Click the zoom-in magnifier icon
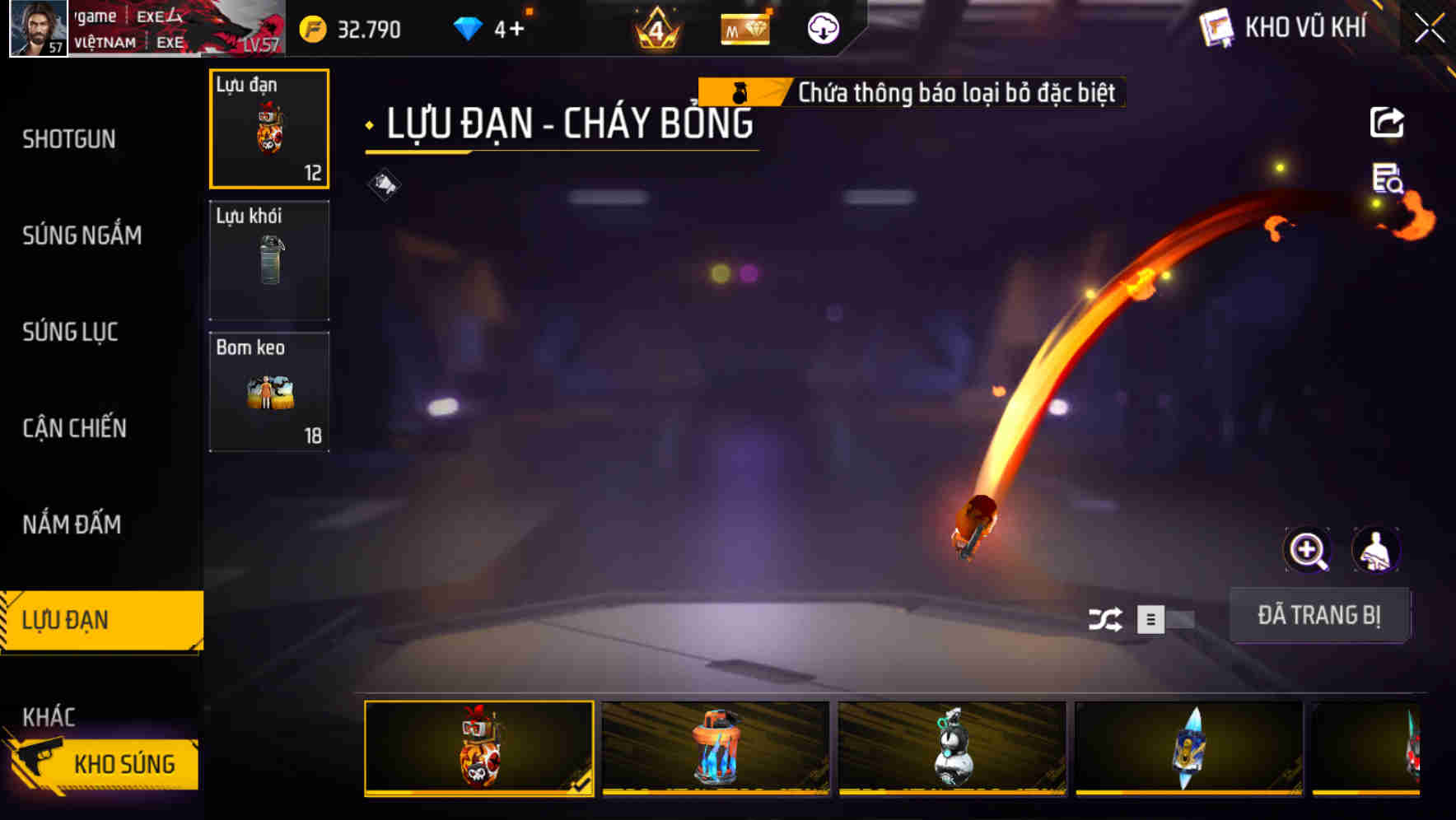This screenshot has width=1456, height=820. 1308,549
